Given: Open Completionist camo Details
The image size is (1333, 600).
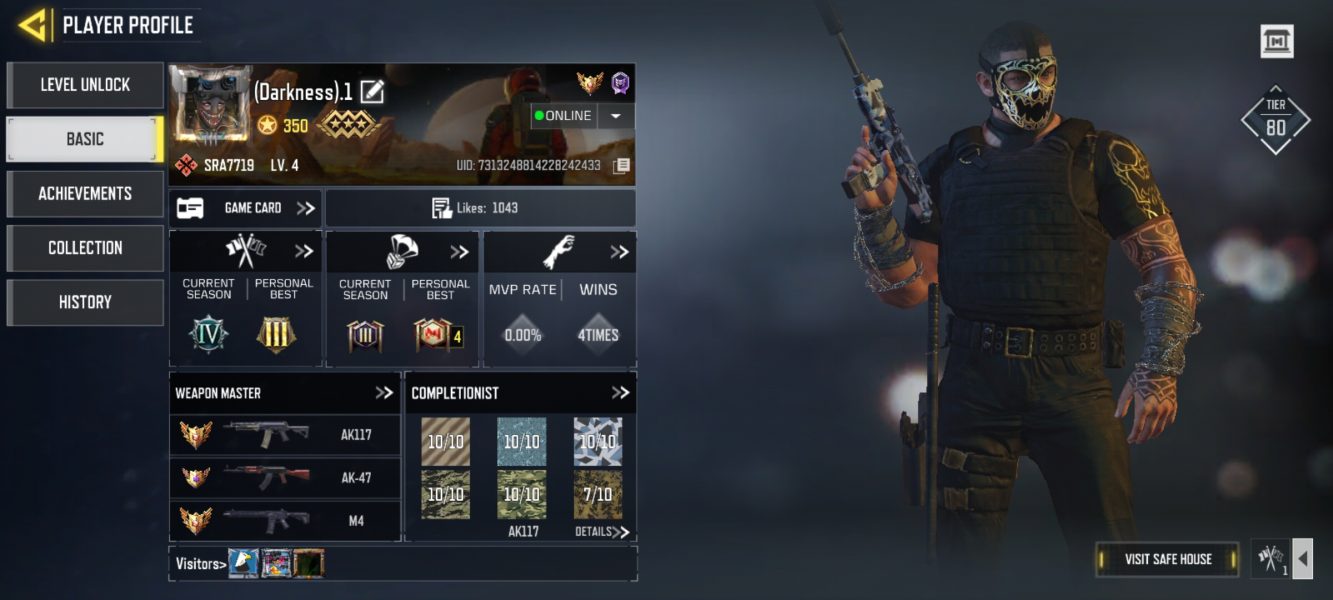Looking at the screenshot, I should tap(602, 532).
